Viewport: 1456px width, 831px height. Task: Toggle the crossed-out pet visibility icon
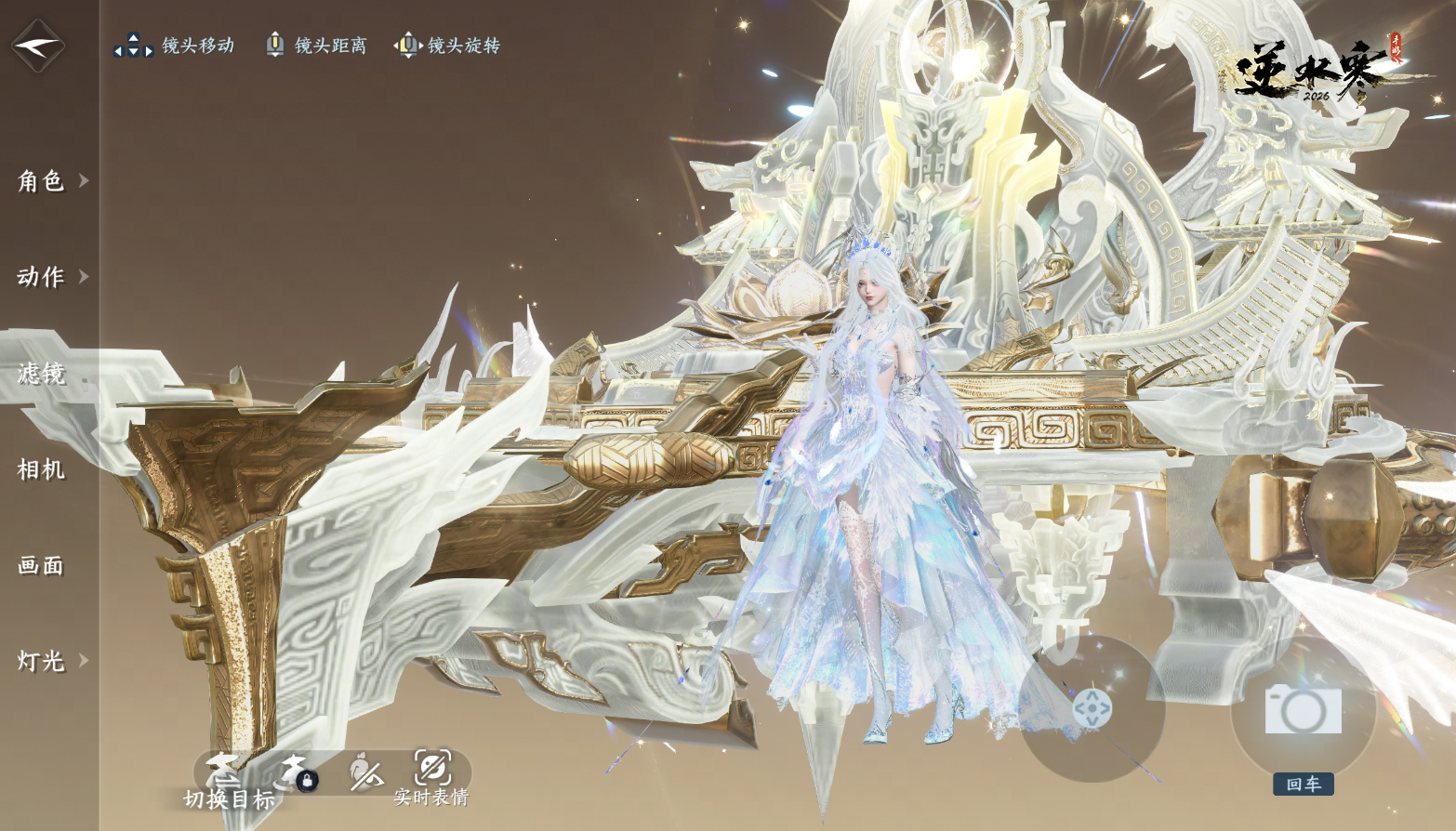pyautogui.click(x=365, y=772)
